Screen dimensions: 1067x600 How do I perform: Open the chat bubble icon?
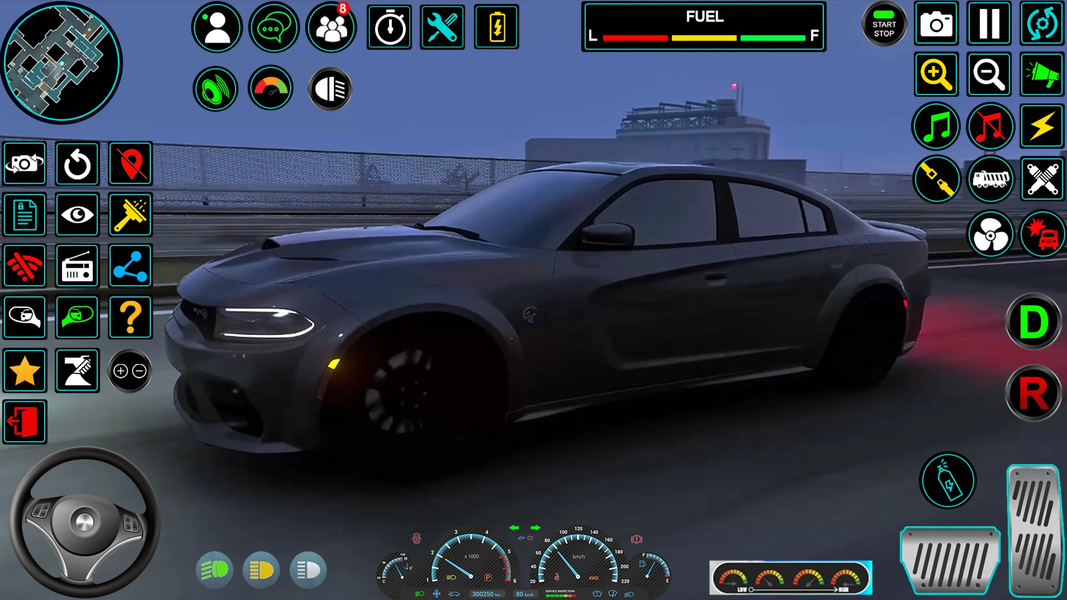click(274, 28)
